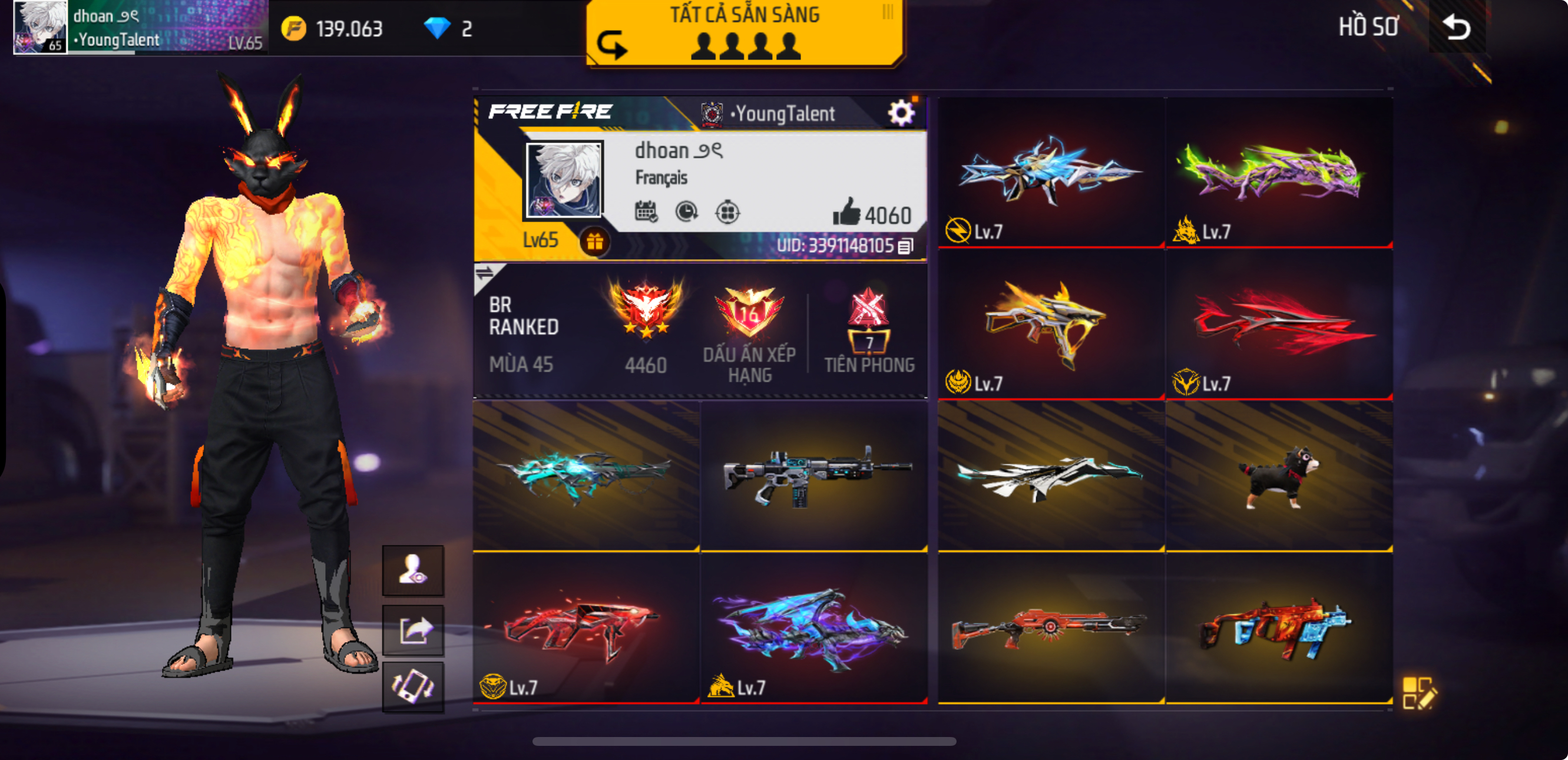Give a like with thumbs-up icon
The image size is (1568, 760).
(x=846, y=213)
